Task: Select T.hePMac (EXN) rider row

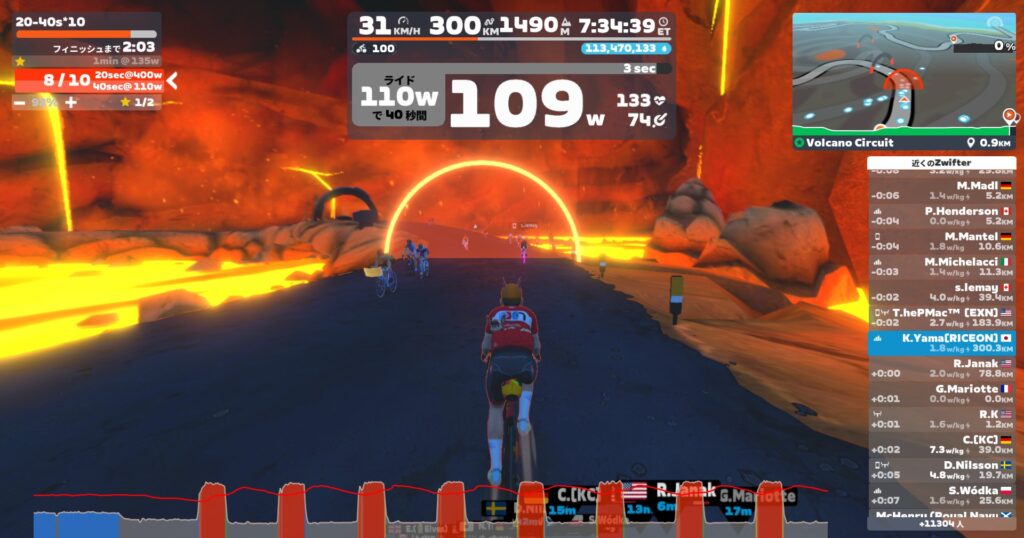Action: (x=941, y=317)
